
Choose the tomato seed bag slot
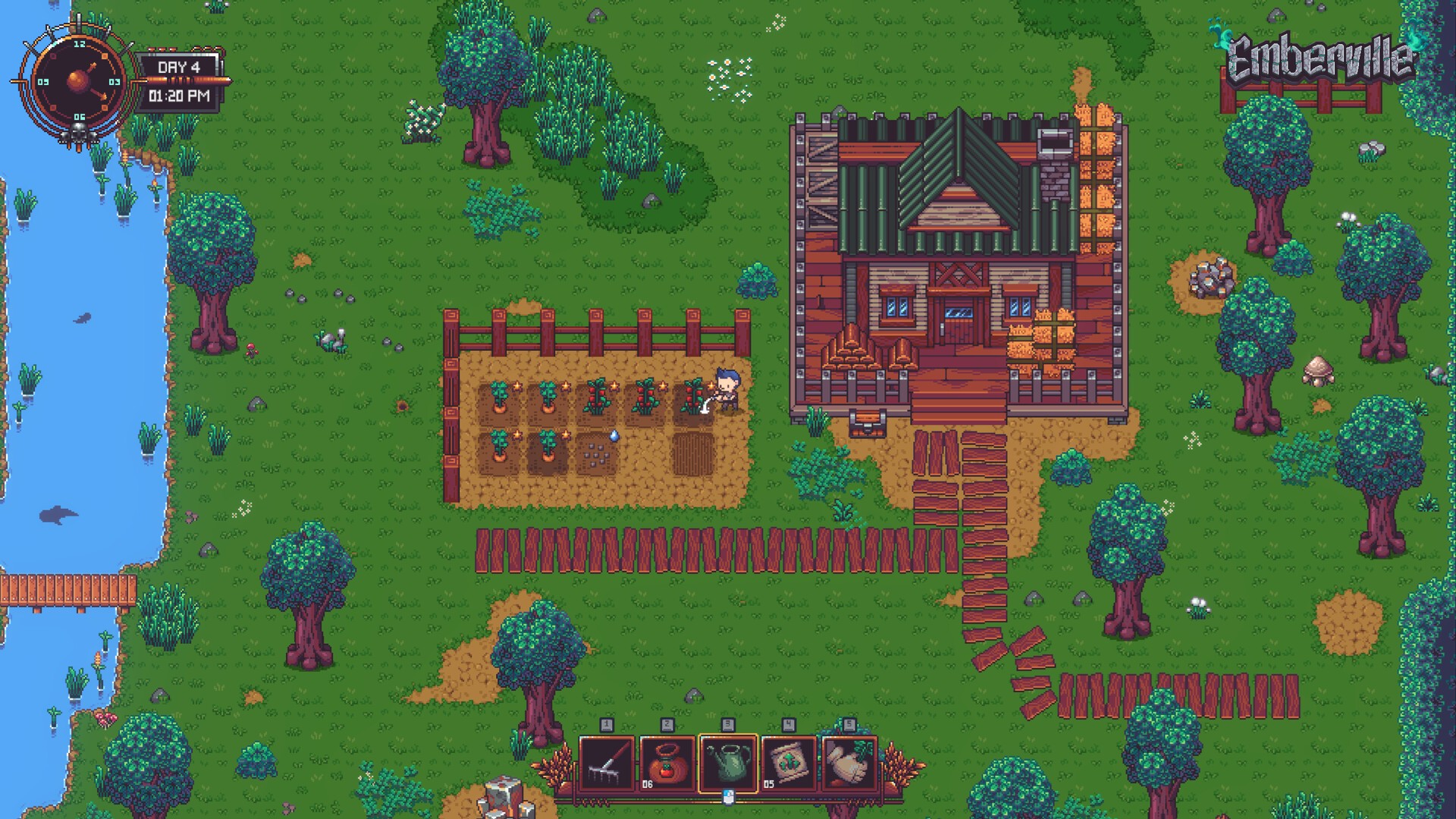click(x=667, y=764)
